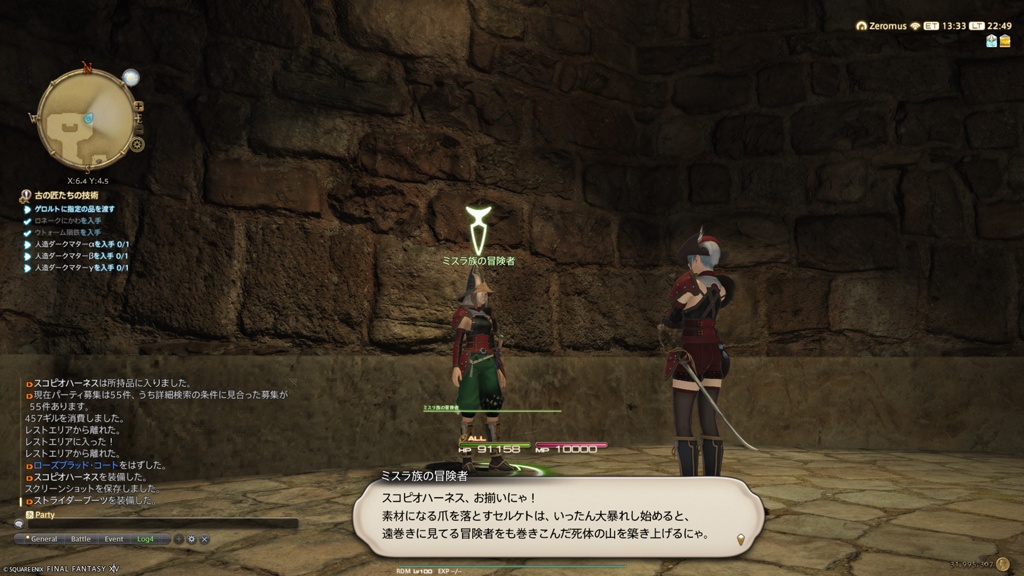The height and width of the screenshot is (576, 1024).
Task: Switch to the Battle chat tab
Action: point(80,539)
